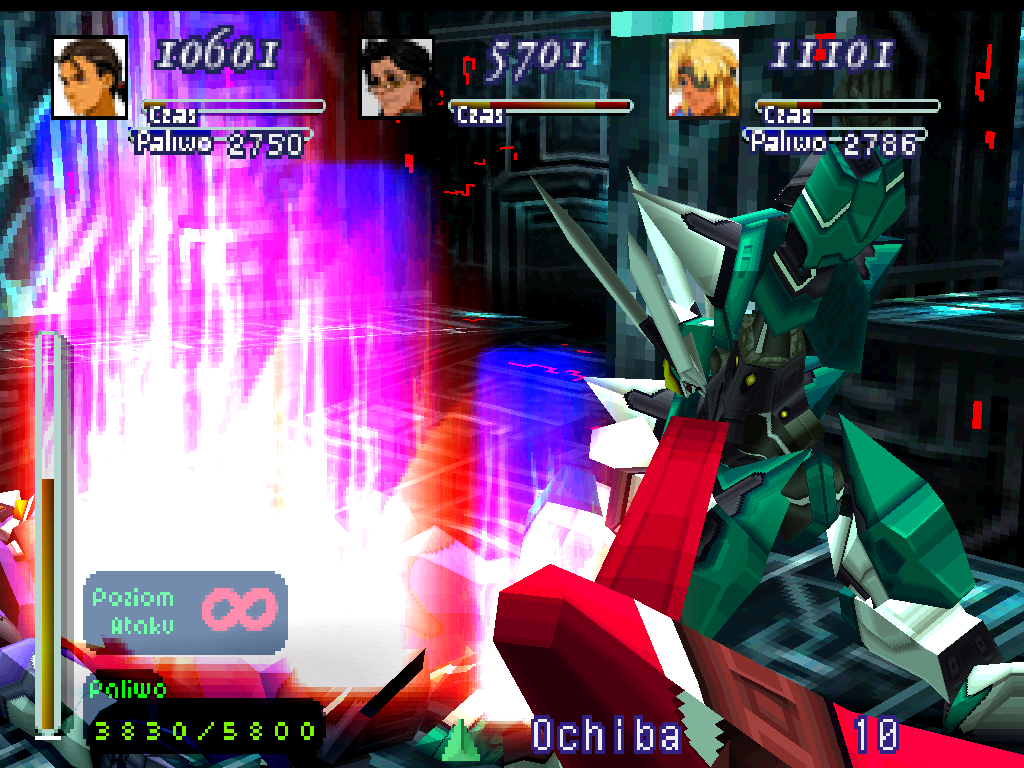Select the blonde character portrait
1024x768 pixels.
click(704, 77)
